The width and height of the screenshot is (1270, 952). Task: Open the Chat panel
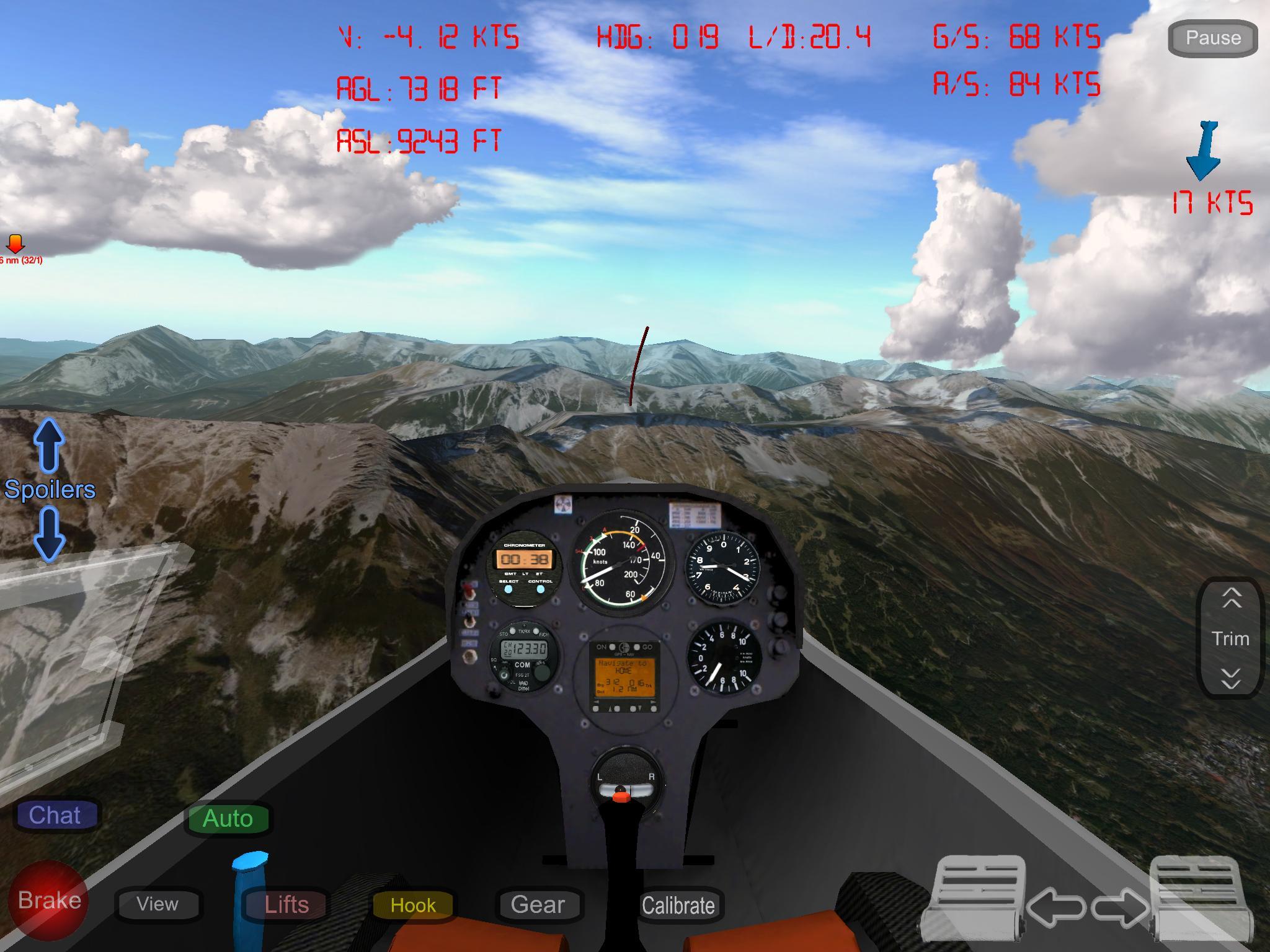[x=56, y=815]
